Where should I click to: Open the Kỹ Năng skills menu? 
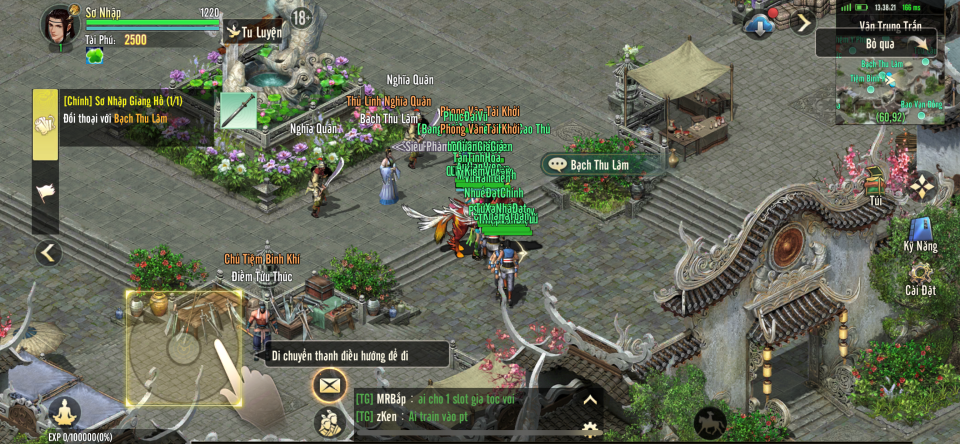point(920,233)
